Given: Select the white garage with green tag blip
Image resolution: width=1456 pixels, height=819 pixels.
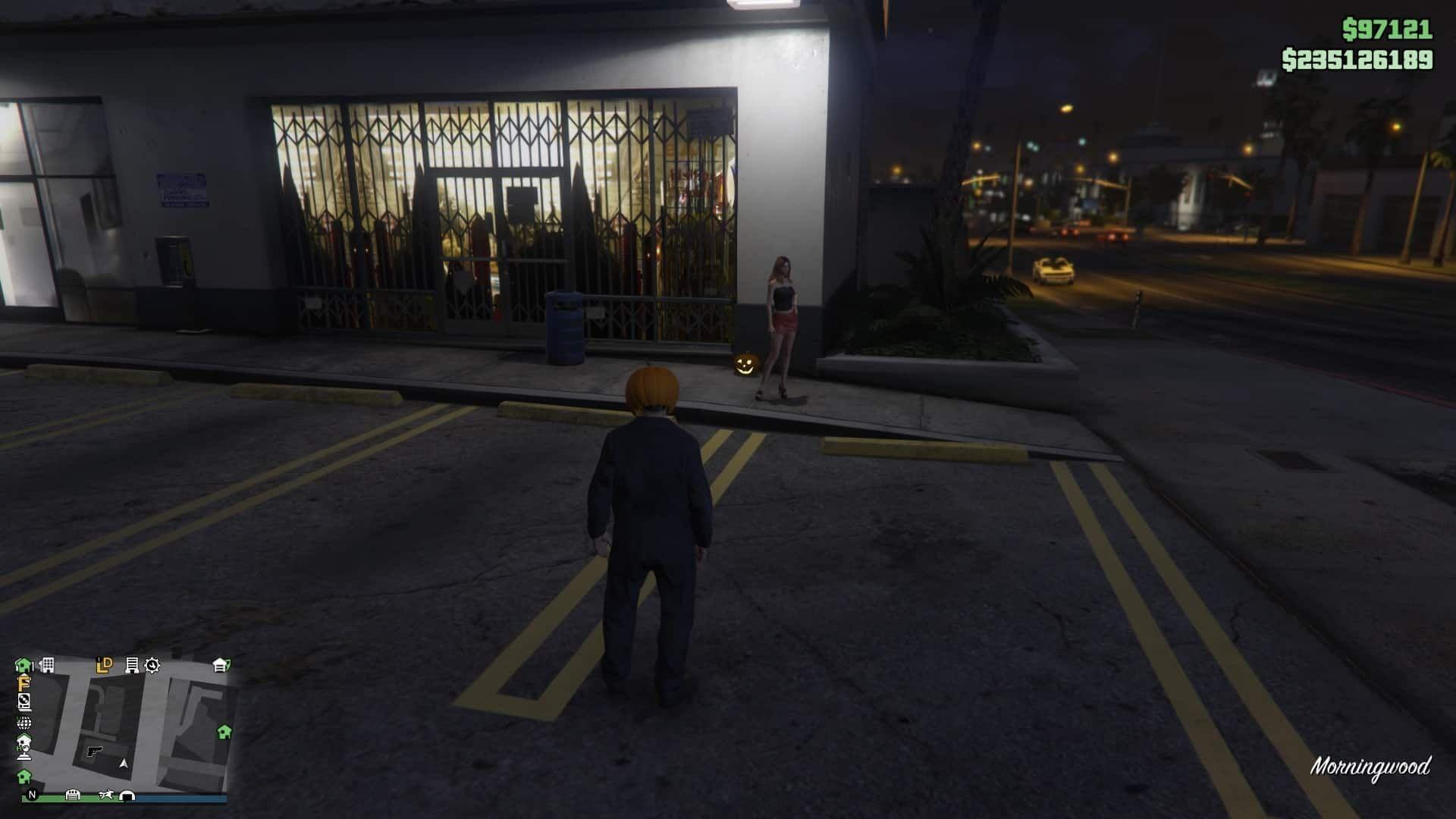Looking at the screenshot, I should (x=221, y=665).
